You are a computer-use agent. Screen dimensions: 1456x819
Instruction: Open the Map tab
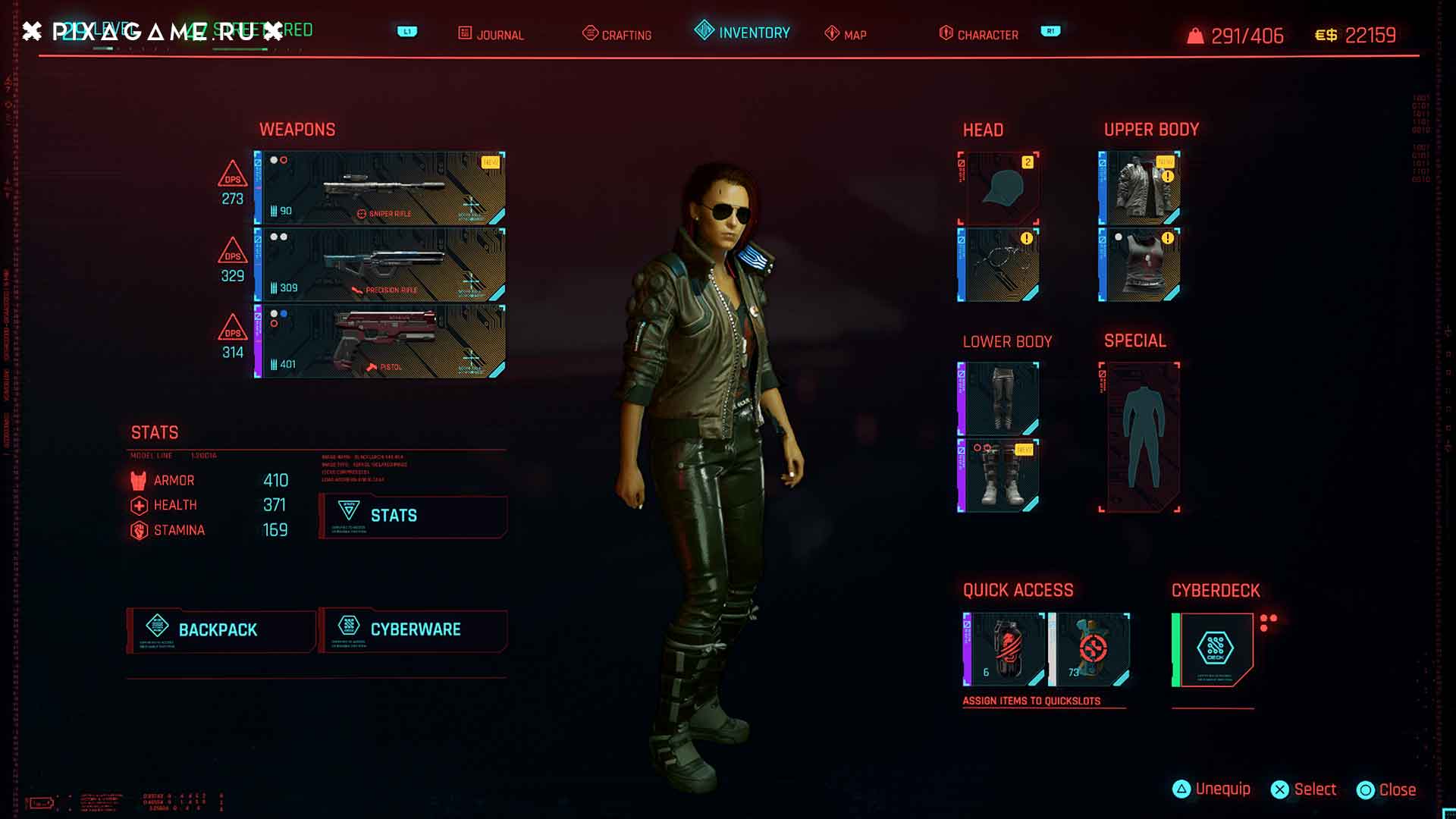click(846, 34)
